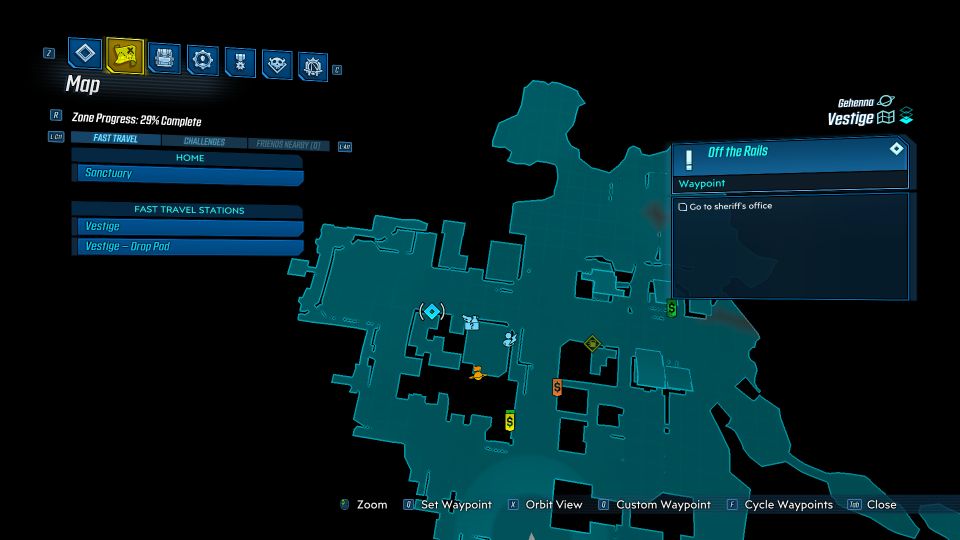Screen dimensions: 960x540
Task: Select the Vestige – Drop Pod station
Action: point(190,246)
